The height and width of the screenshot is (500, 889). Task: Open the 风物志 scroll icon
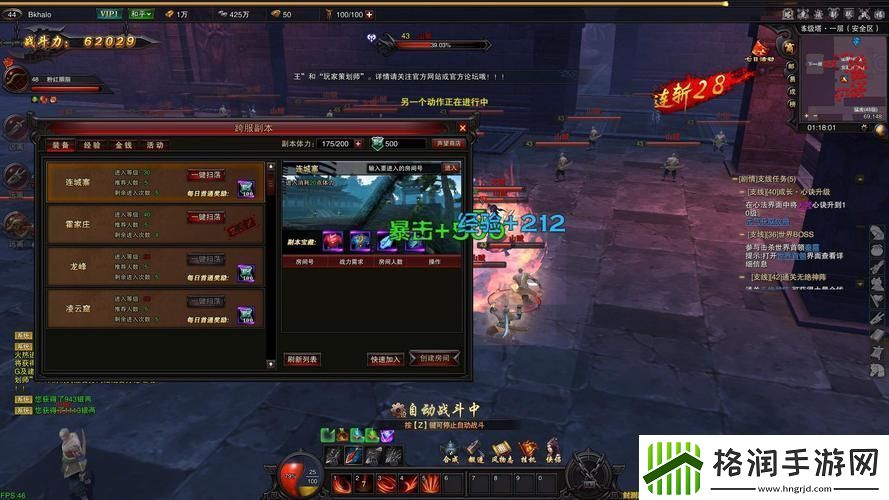501,449
